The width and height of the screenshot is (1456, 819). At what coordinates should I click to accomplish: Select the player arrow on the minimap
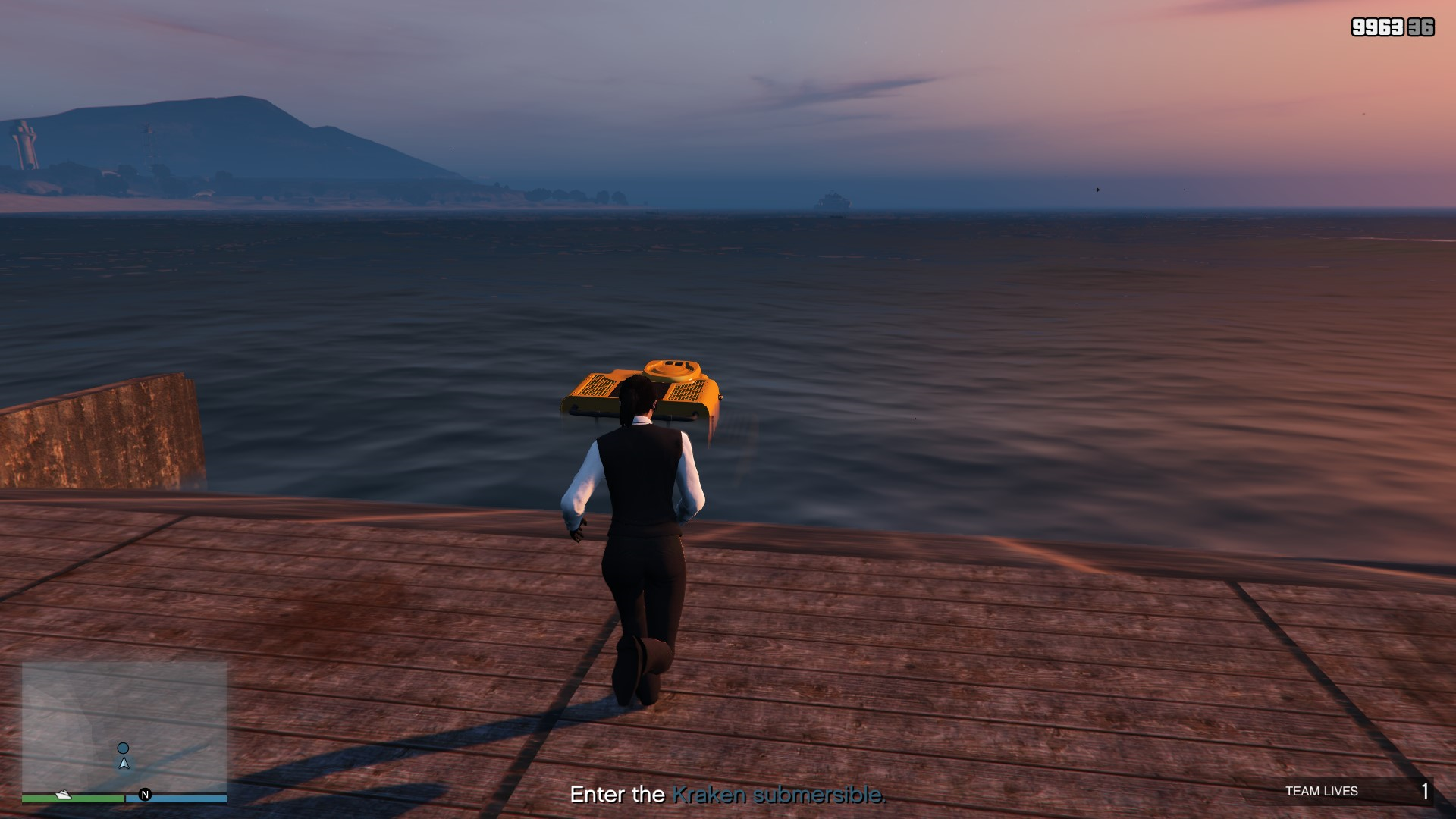tap(124, 764)
